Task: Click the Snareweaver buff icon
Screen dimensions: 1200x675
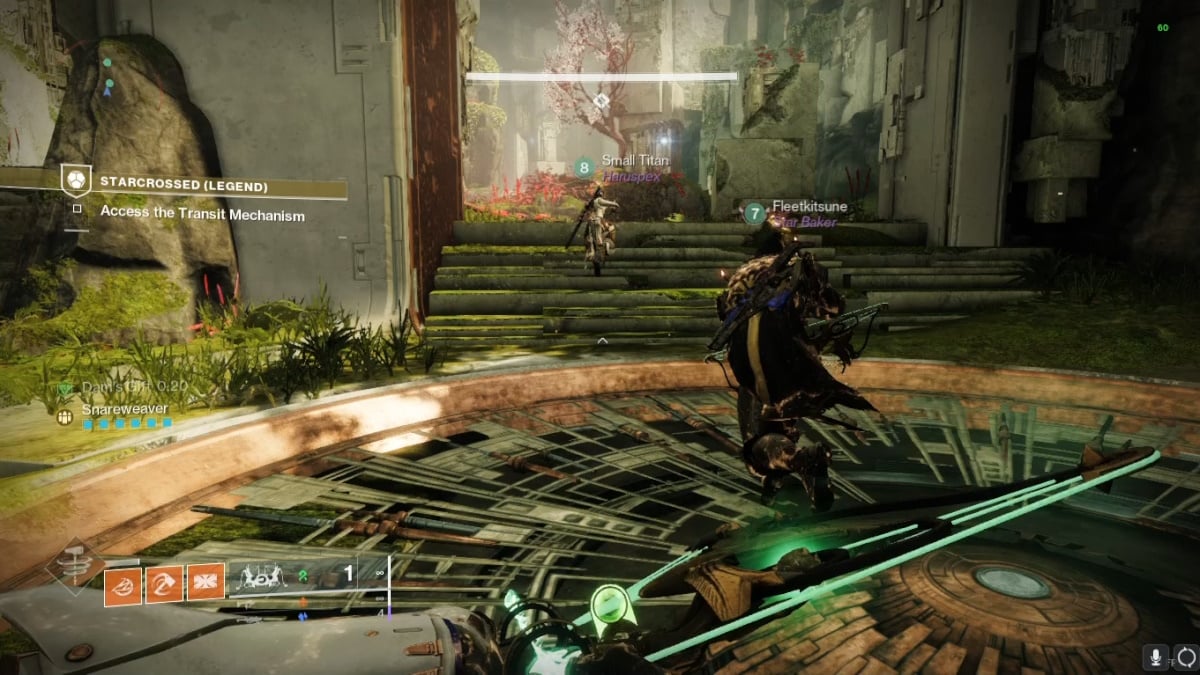Action: tap(65, 417)
